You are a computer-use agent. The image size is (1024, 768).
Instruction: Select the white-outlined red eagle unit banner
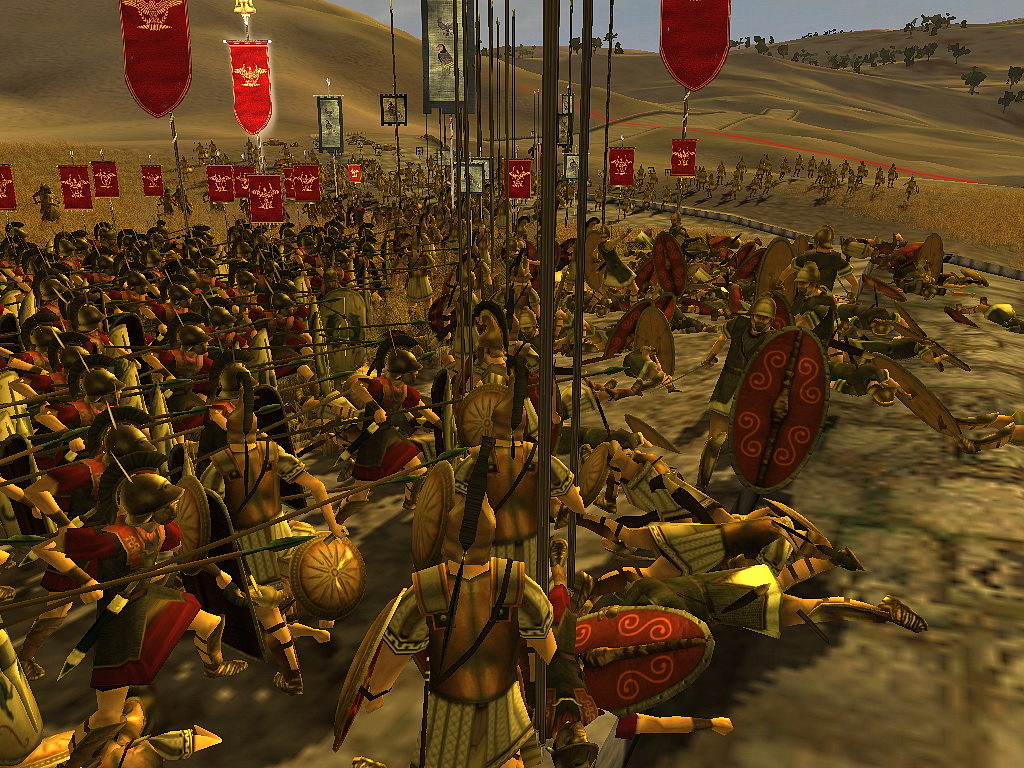[x=251, y=85]
